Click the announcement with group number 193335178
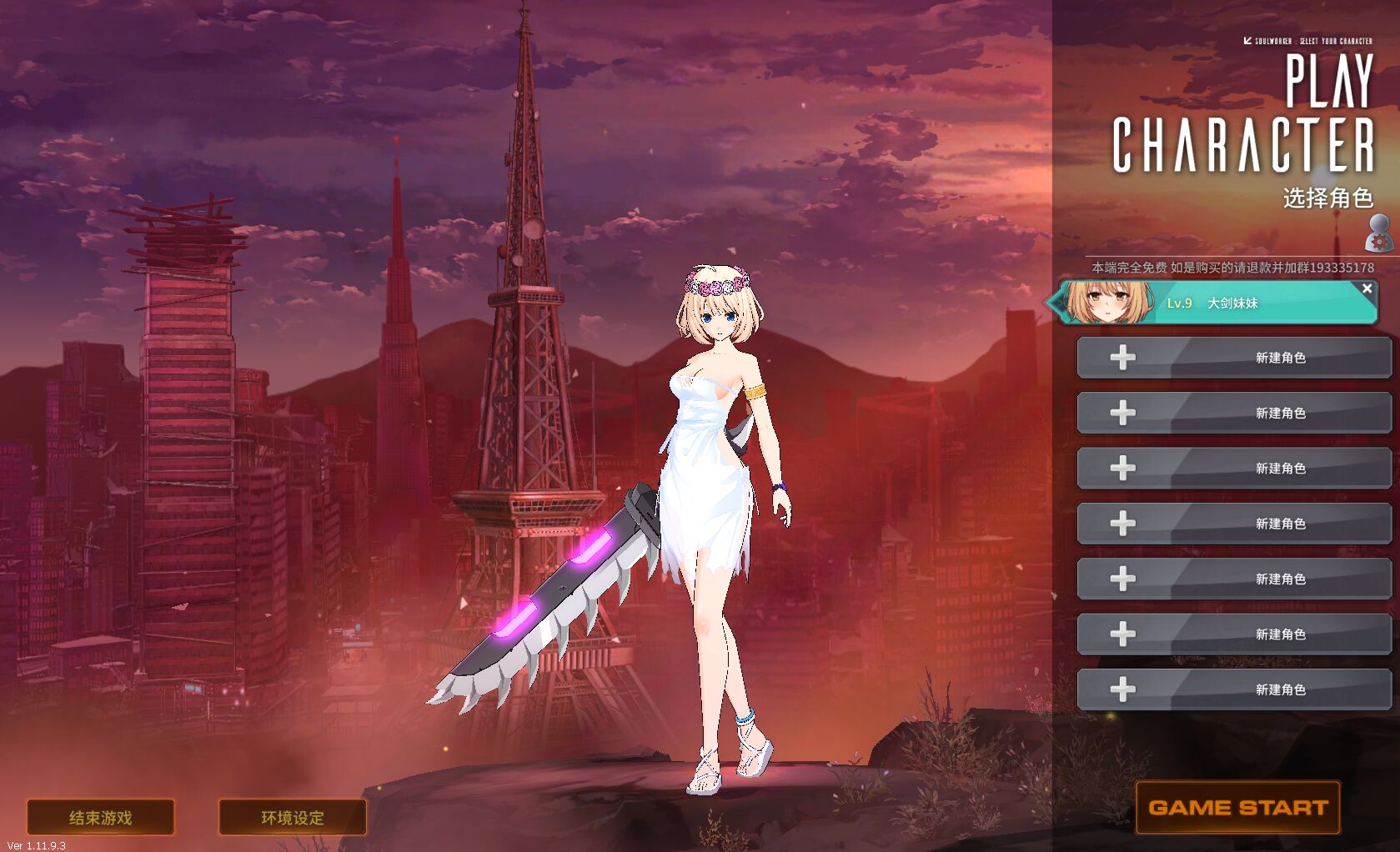 (x=1234, y=268)
